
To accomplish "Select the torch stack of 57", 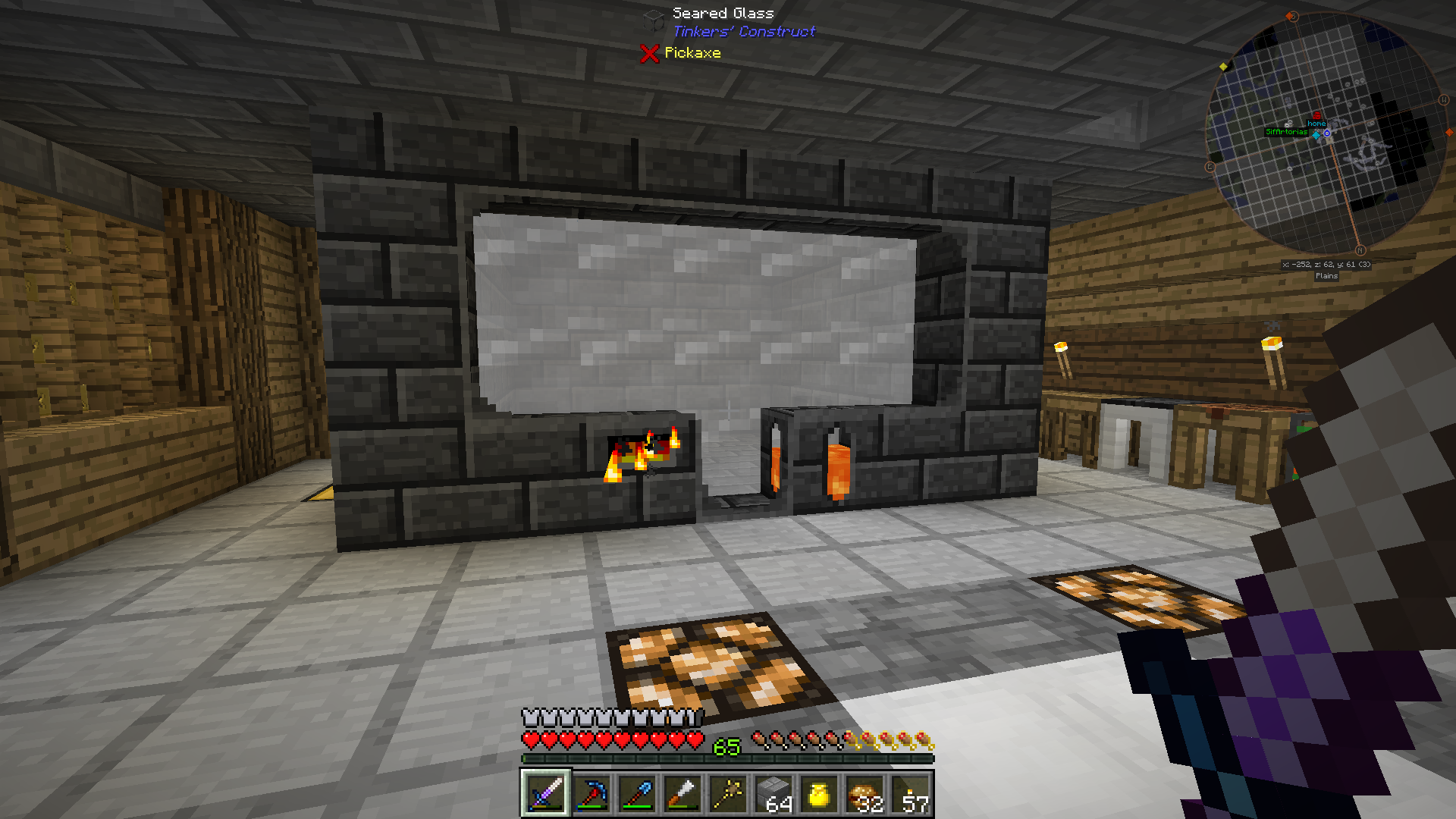I will (911, 794).
